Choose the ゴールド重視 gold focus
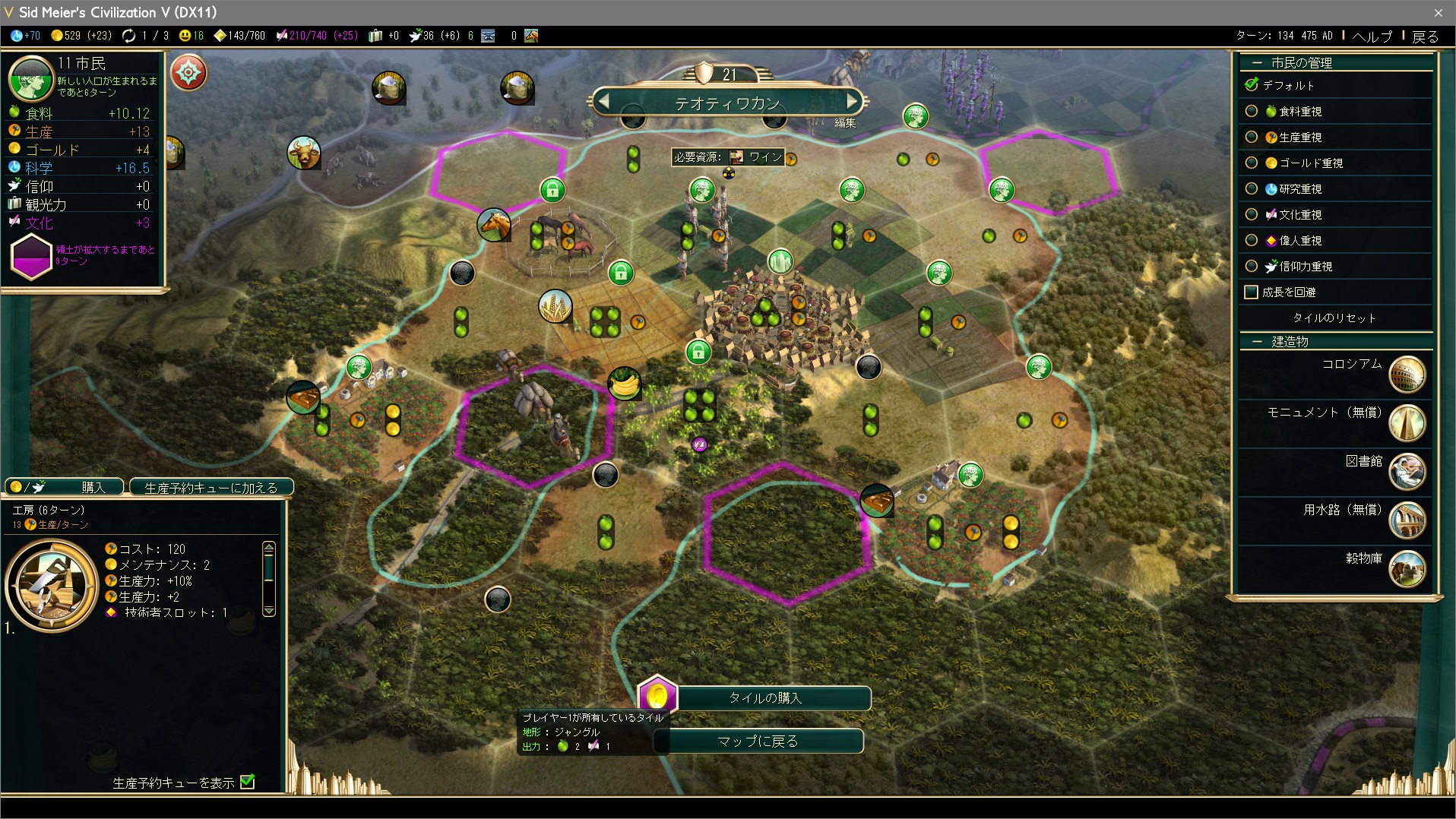The image size is (1456, 819). [x=1252, y=163]
